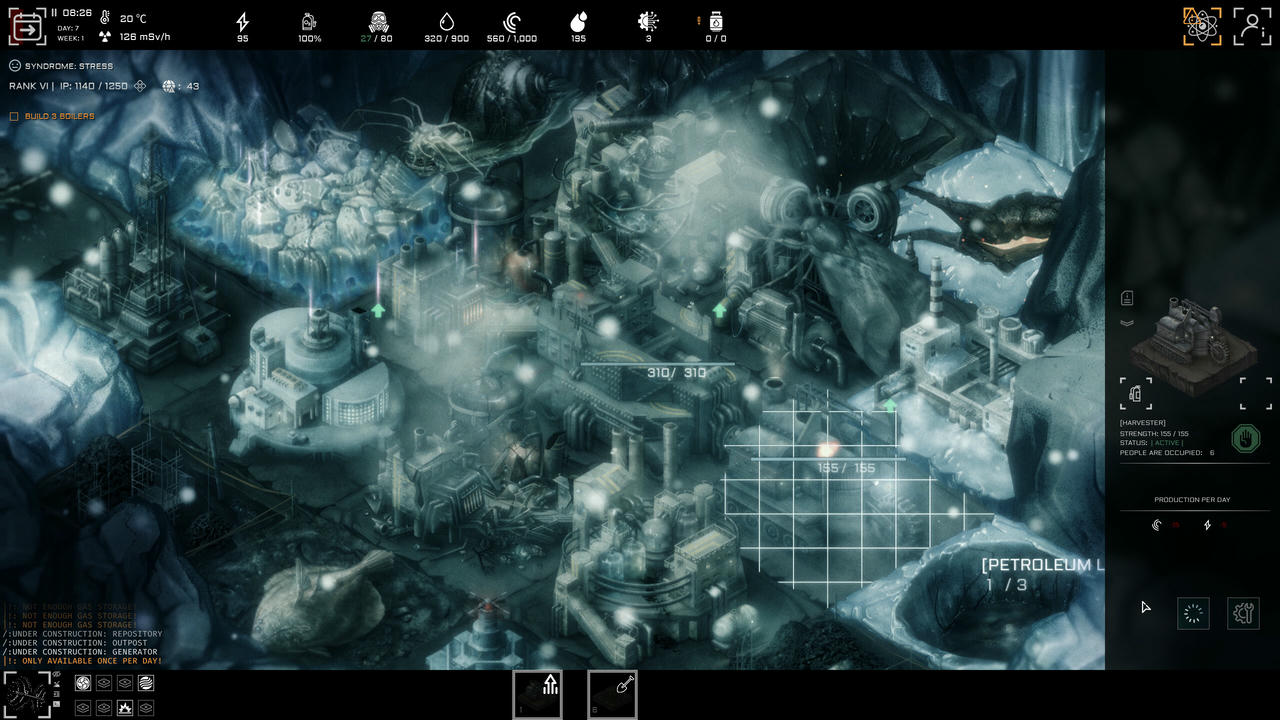1280x720 pixels.
Task: Choose the upgrade arrows build card
Action: coord(537,694)
